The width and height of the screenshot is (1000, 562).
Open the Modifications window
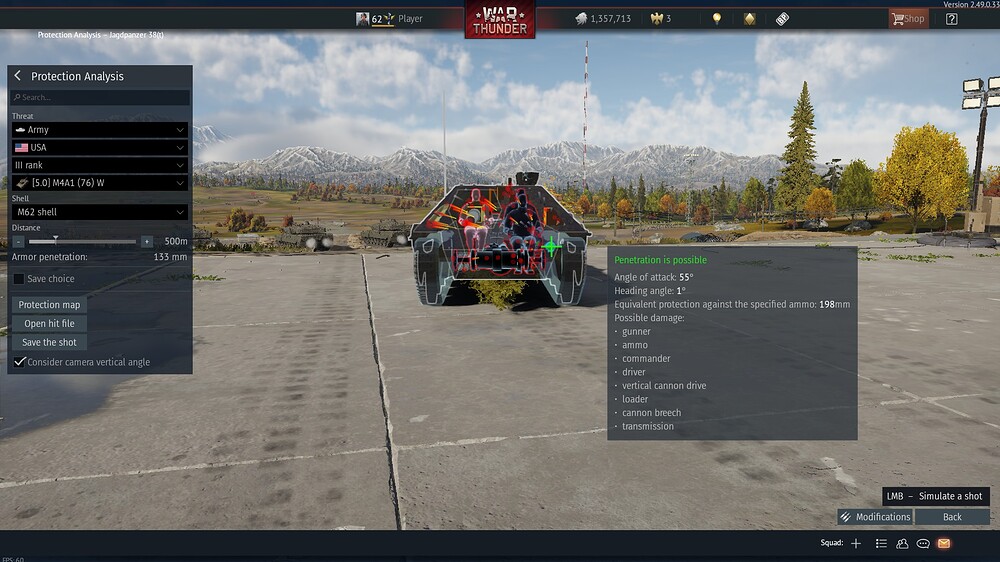pyautogui.click(x=875, y=517)
